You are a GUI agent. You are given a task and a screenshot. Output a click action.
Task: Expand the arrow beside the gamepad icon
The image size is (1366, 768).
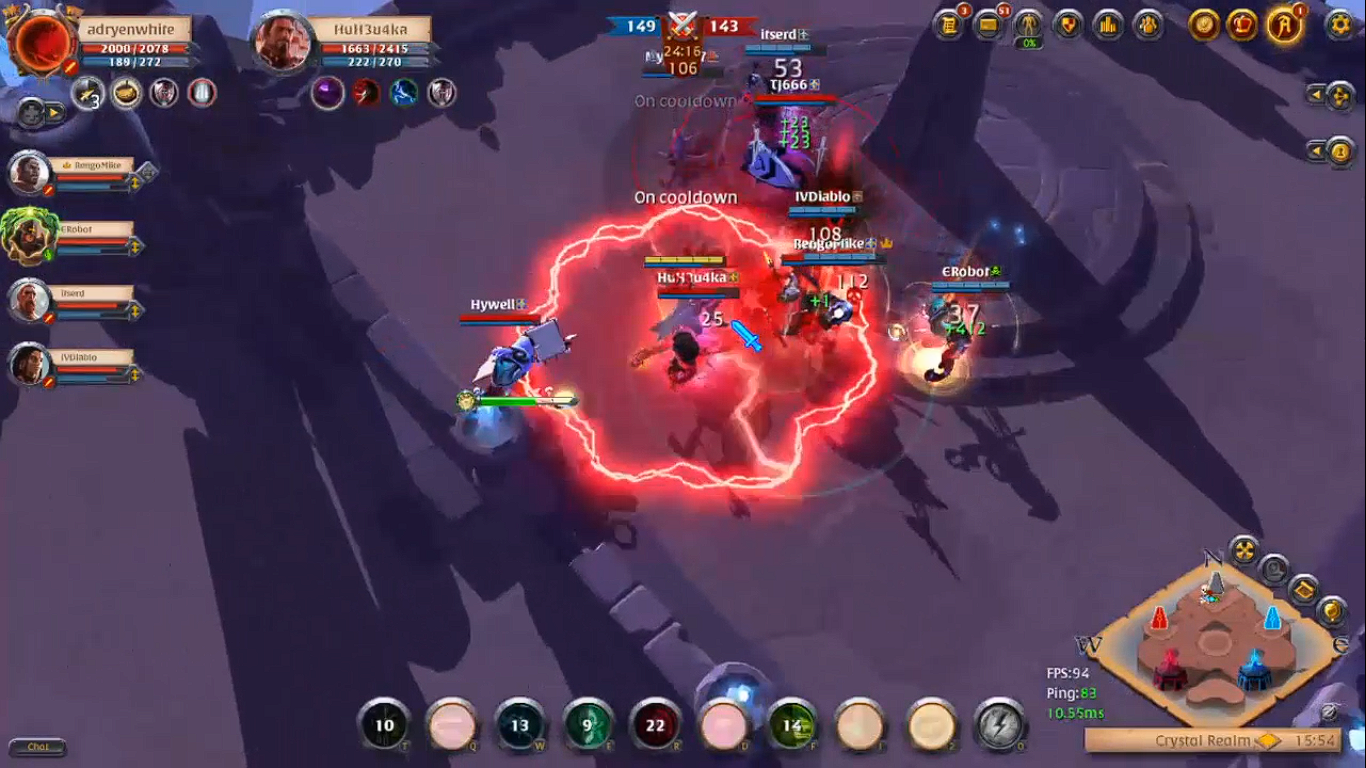(52, 113)
